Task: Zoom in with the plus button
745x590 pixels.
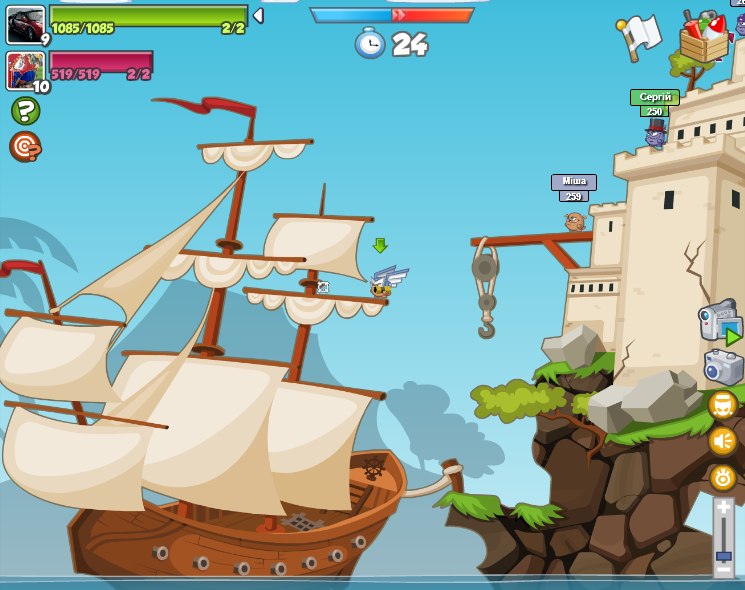Action: point(723,508)
